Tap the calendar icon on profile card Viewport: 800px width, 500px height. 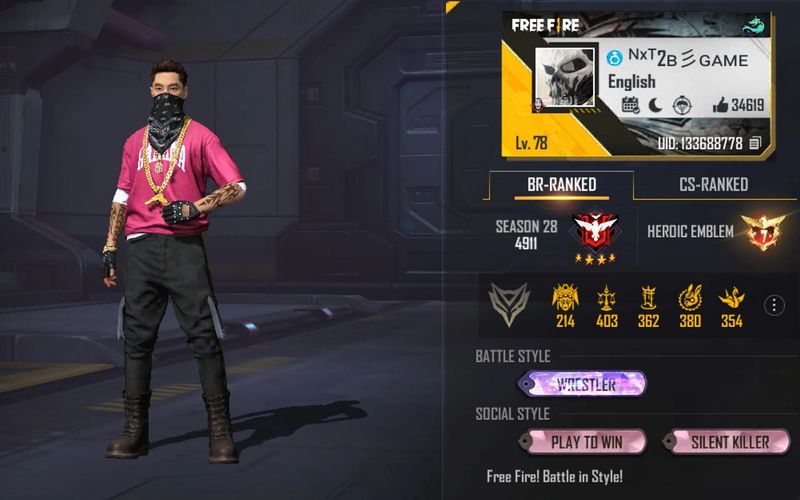[x=631, y=105]
